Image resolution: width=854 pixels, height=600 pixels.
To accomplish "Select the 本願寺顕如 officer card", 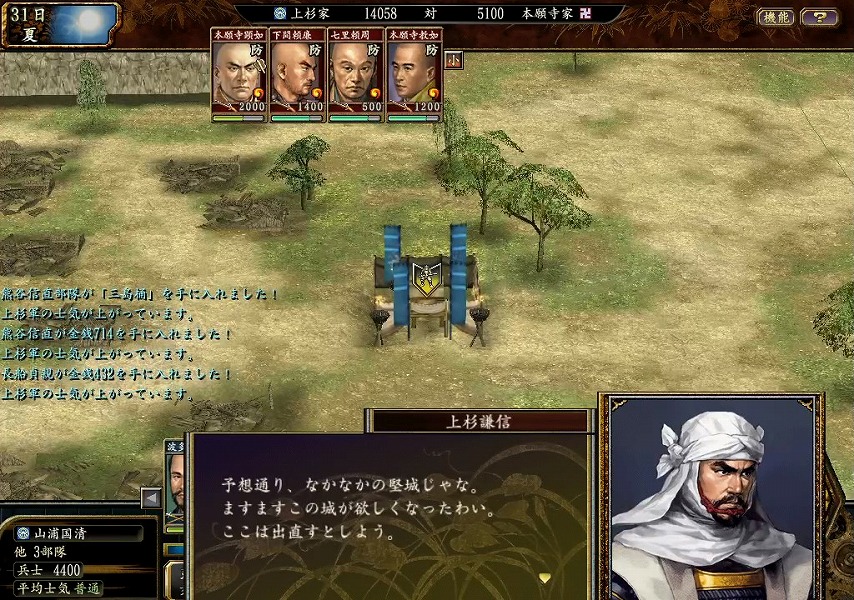I will pos(240,76).
